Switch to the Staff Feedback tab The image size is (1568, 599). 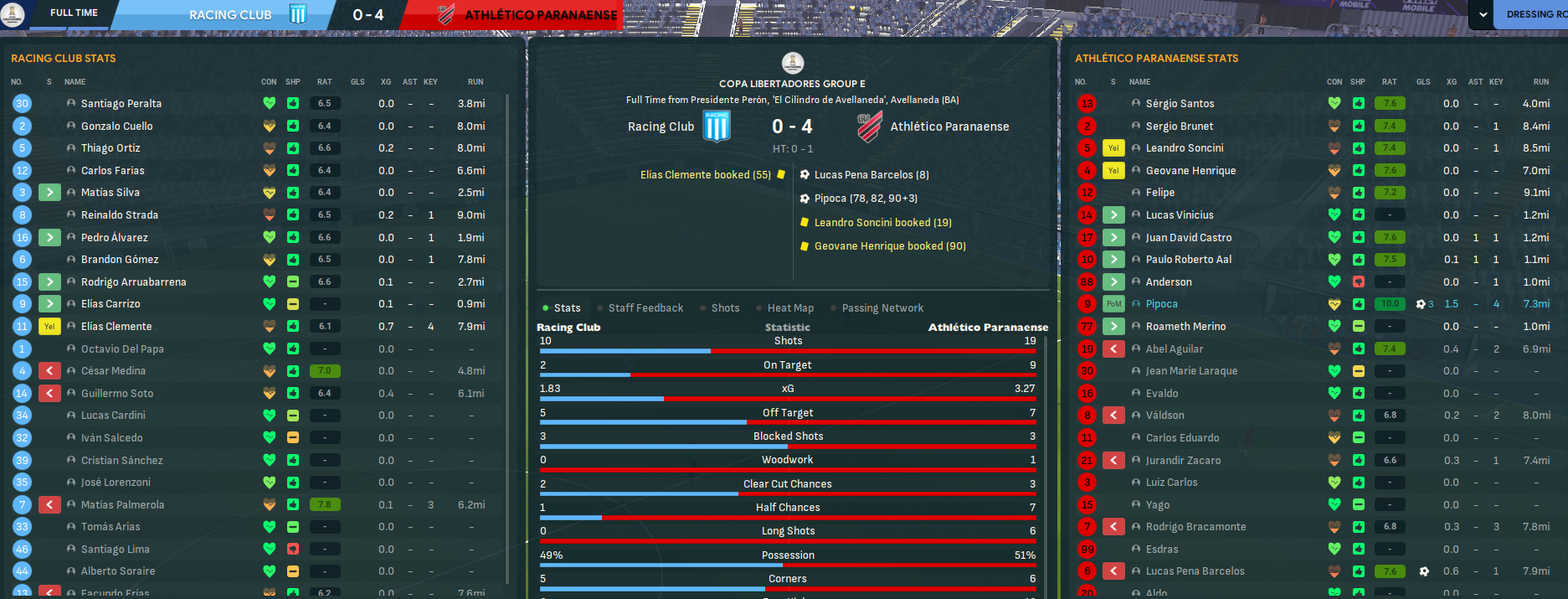(645, 308)
